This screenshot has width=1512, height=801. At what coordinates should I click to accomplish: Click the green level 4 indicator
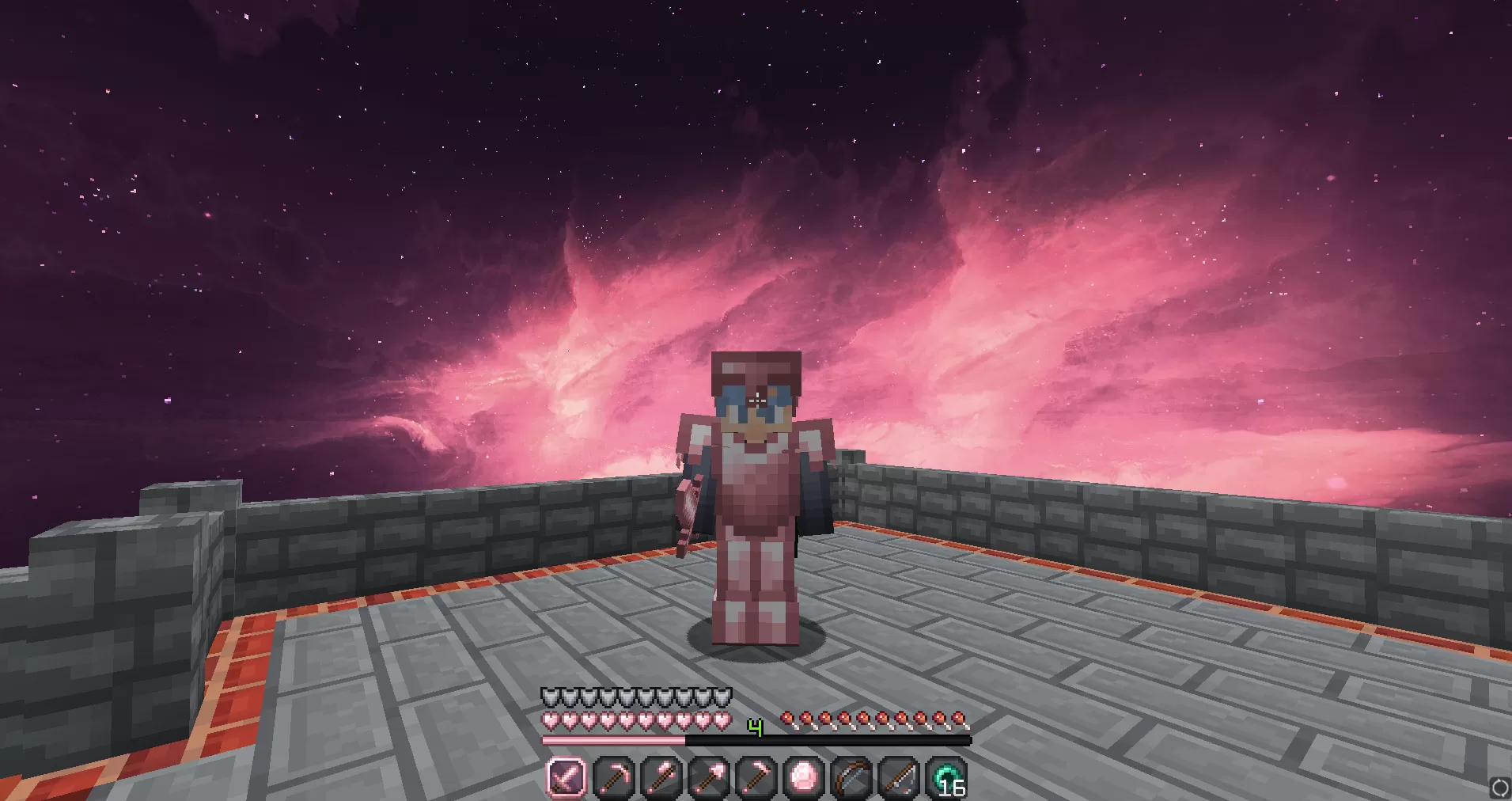click(754, 727)
